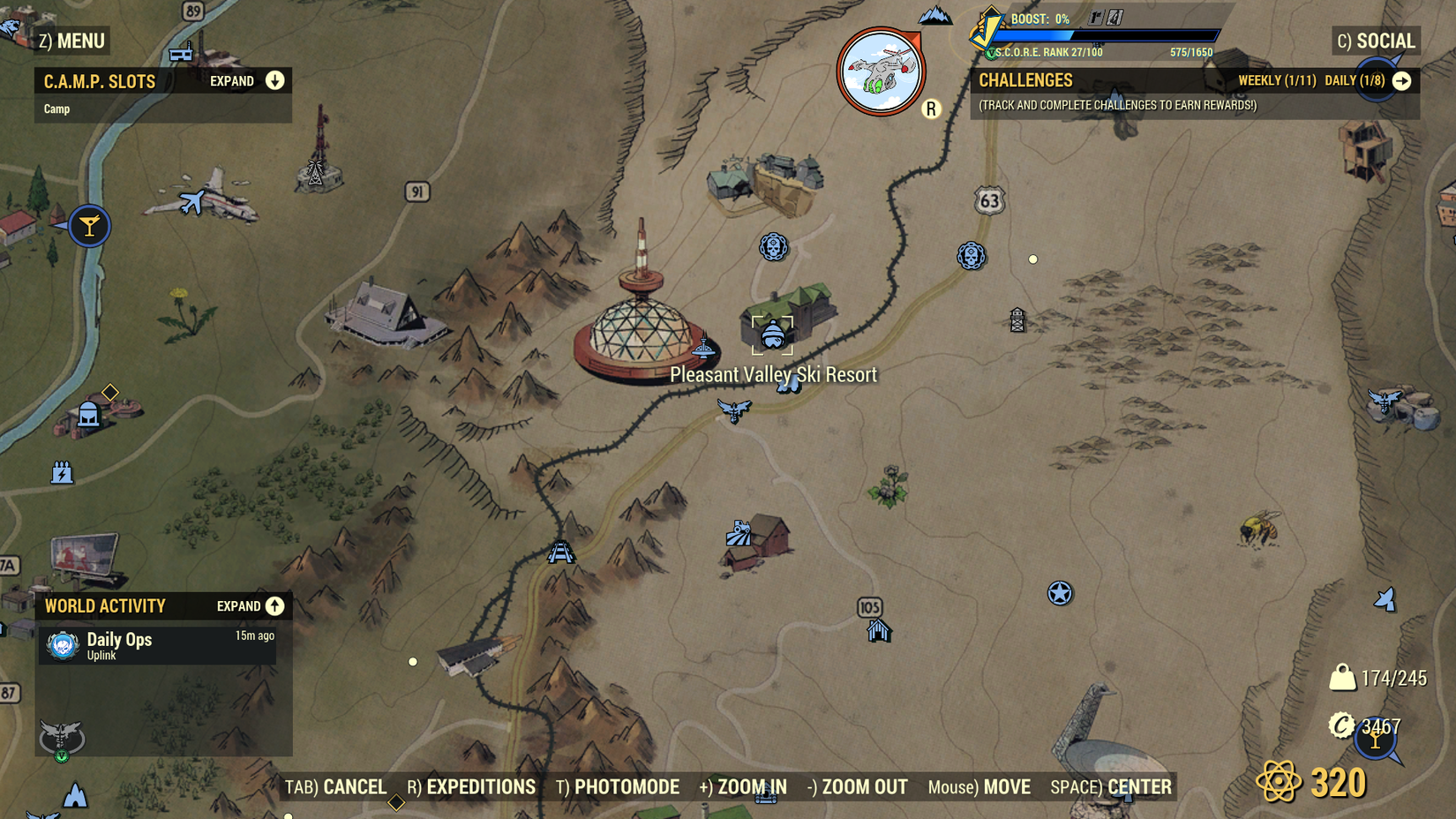The image size is (1456, 819).
Task: Open the Daily Ops Uplink activity icon
Action: (x=62, y=643)
